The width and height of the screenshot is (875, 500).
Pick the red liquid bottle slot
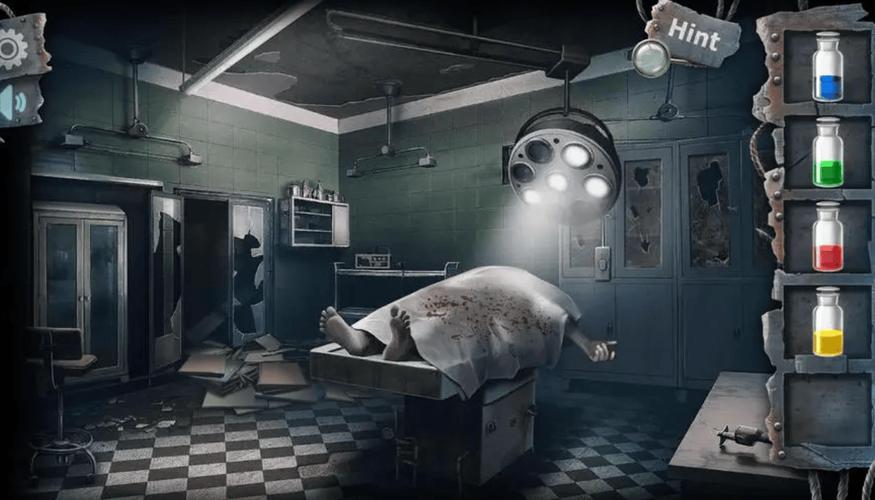(827, 237)
